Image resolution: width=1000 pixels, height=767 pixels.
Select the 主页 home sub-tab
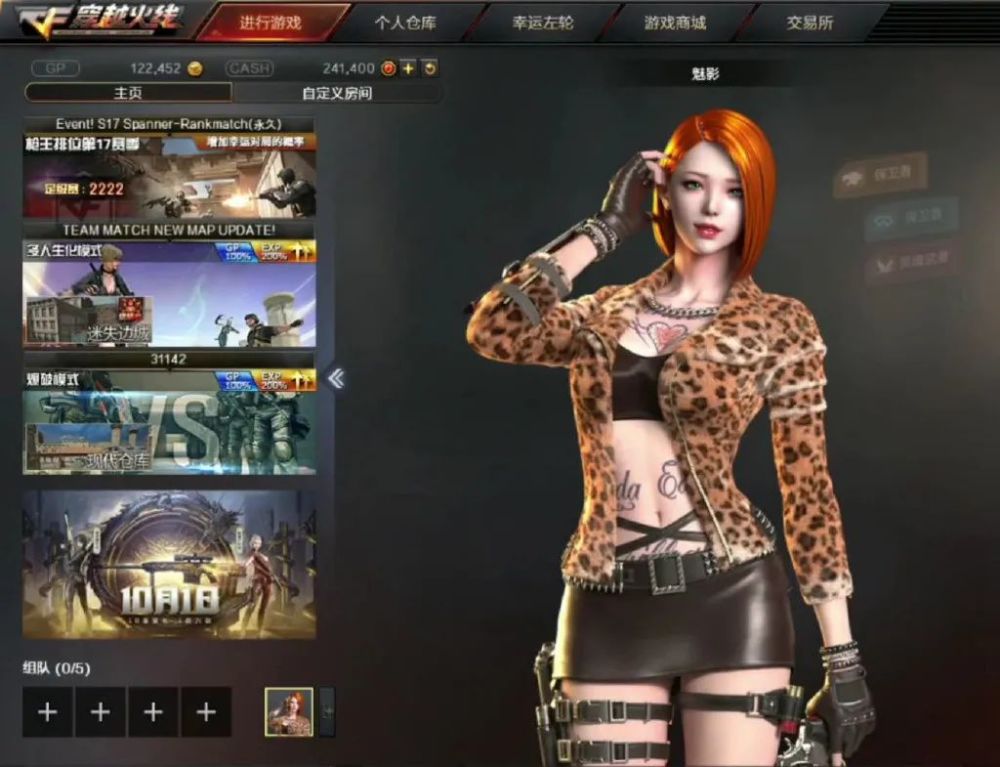tap(128, 93)
